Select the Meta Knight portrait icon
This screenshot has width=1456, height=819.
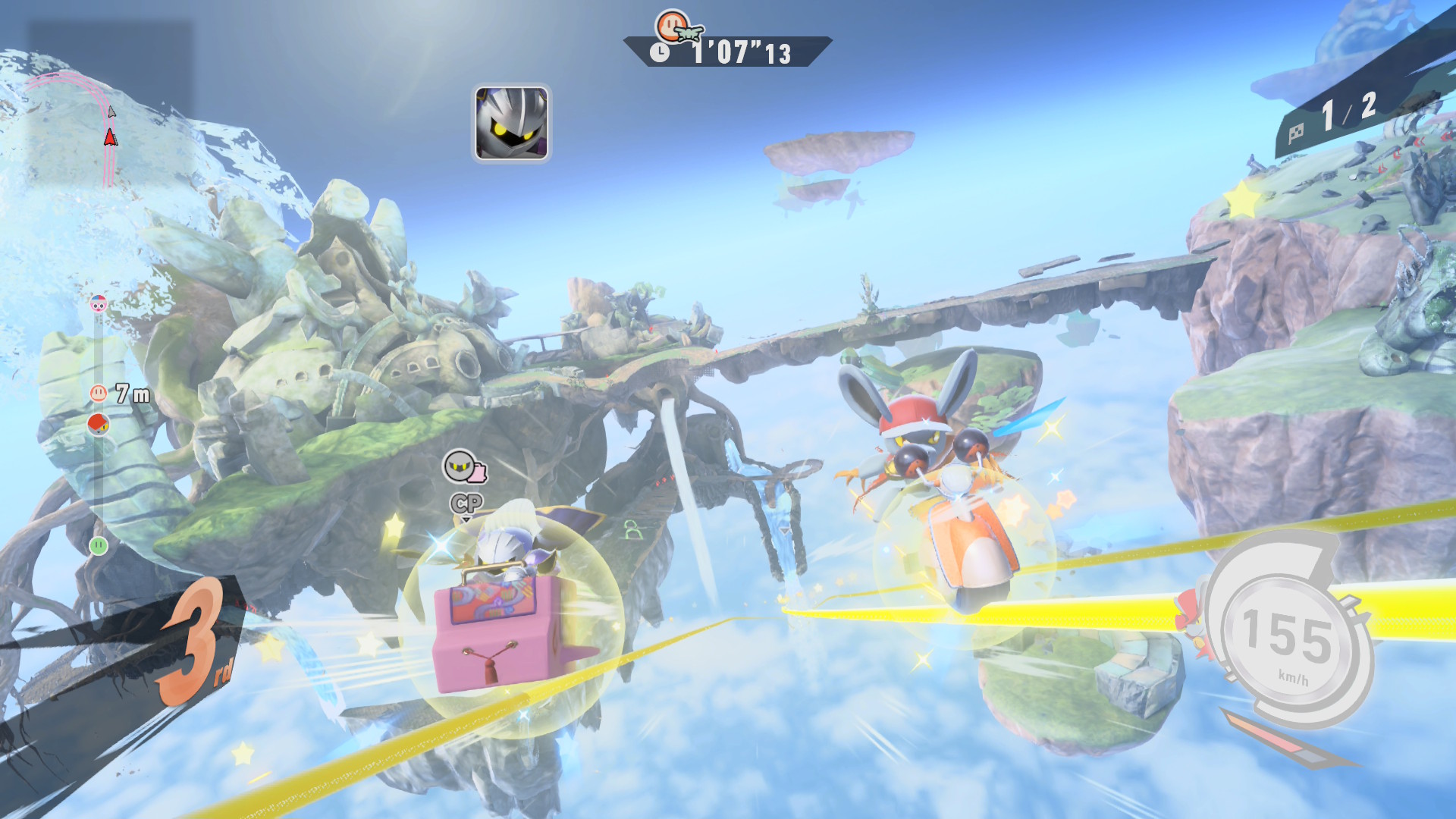[x=512, y=123]
